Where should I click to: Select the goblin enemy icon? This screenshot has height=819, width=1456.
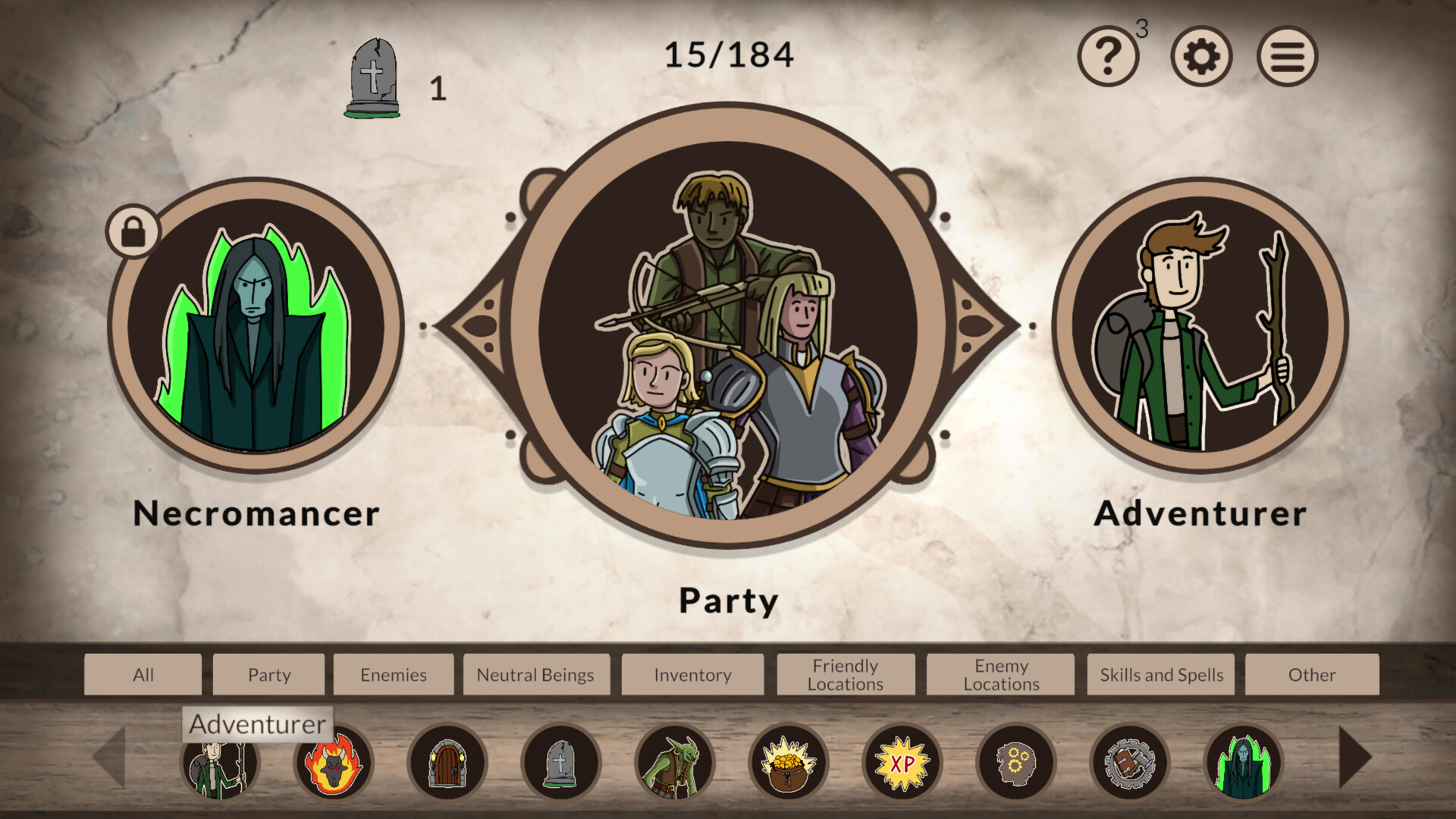click(x=675, y=762)
